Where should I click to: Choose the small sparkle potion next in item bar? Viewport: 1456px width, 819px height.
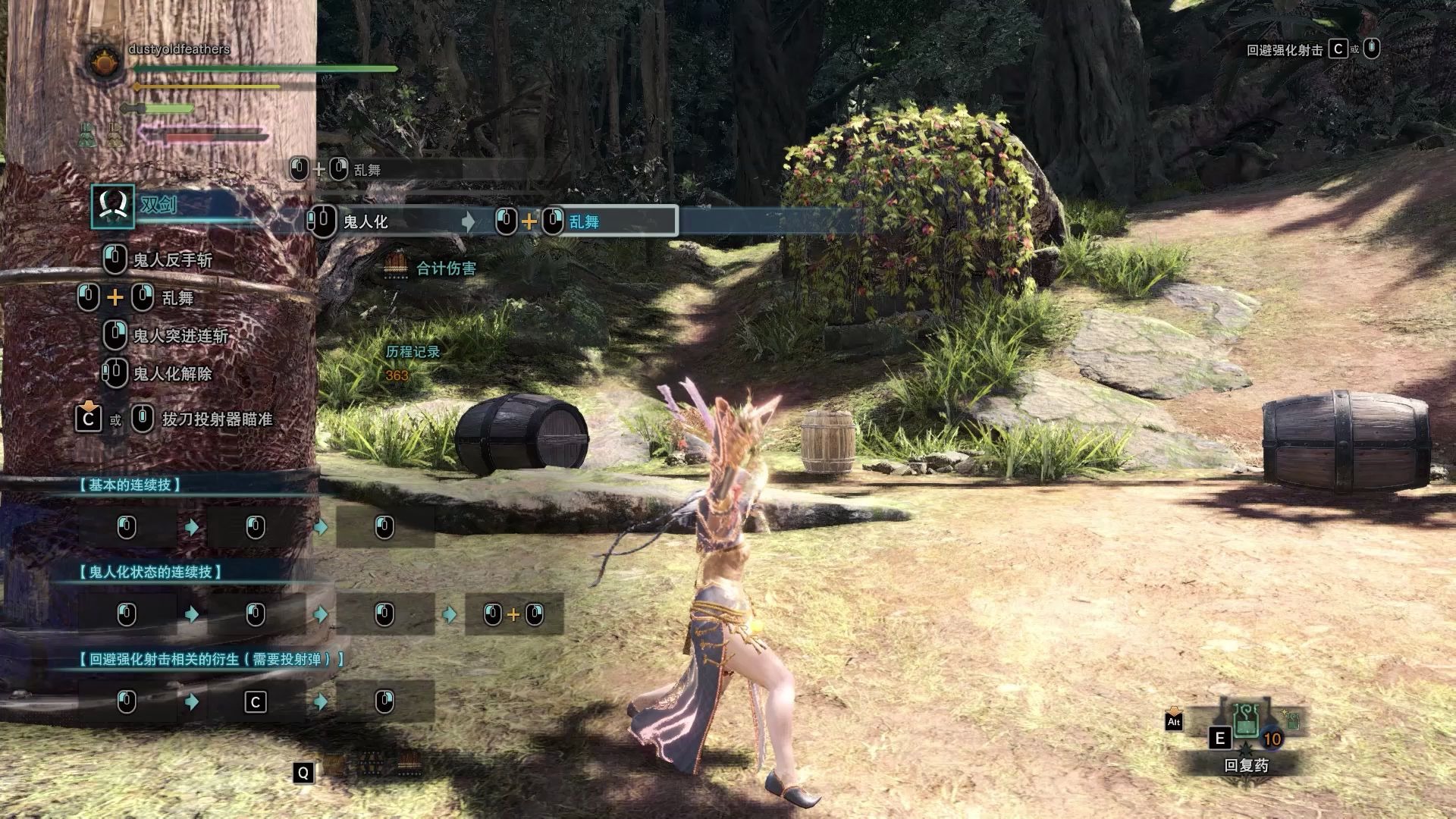[x=1291, y=720]
